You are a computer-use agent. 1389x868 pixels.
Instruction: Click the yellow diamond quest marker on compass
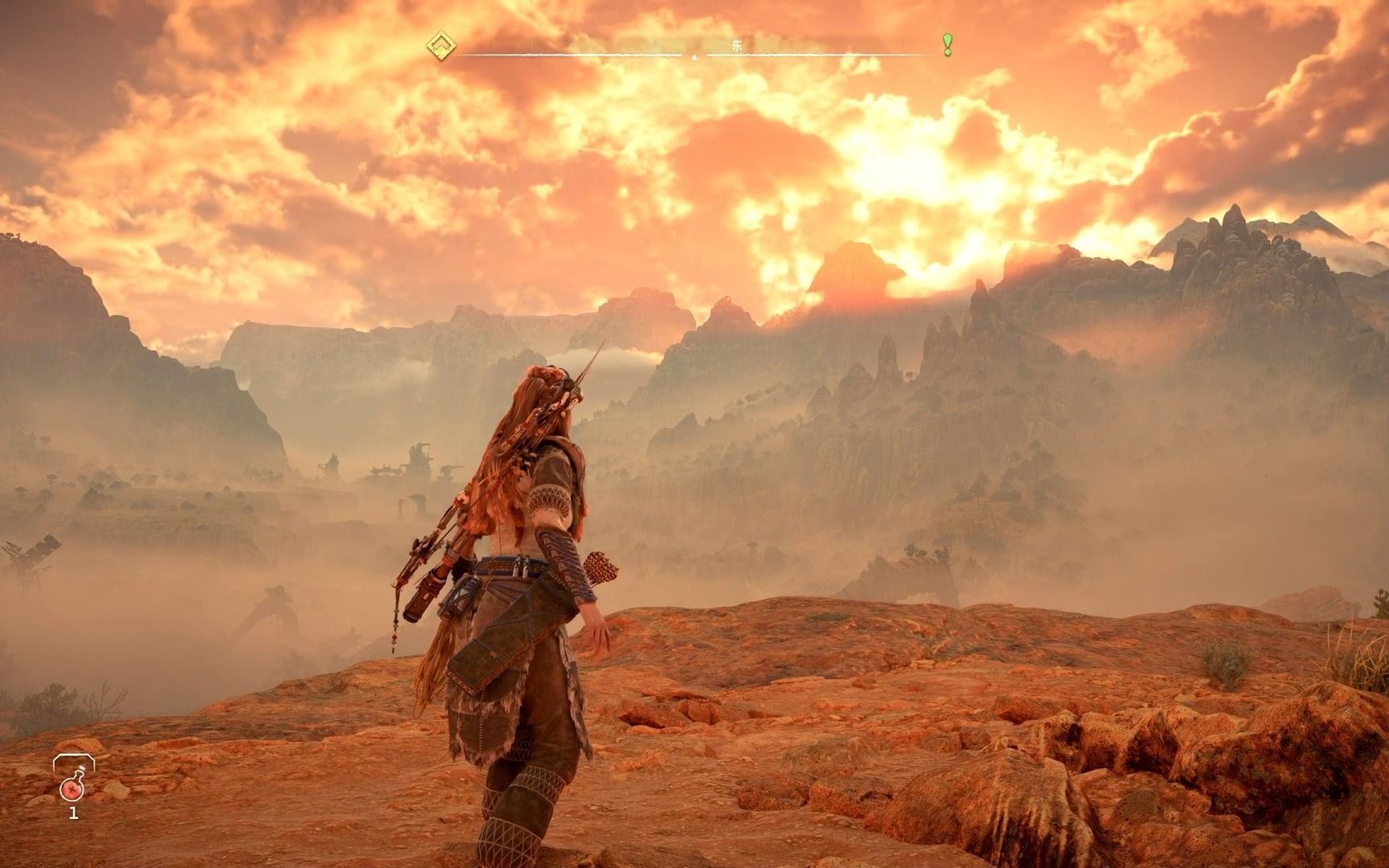[x=440, y=45]
